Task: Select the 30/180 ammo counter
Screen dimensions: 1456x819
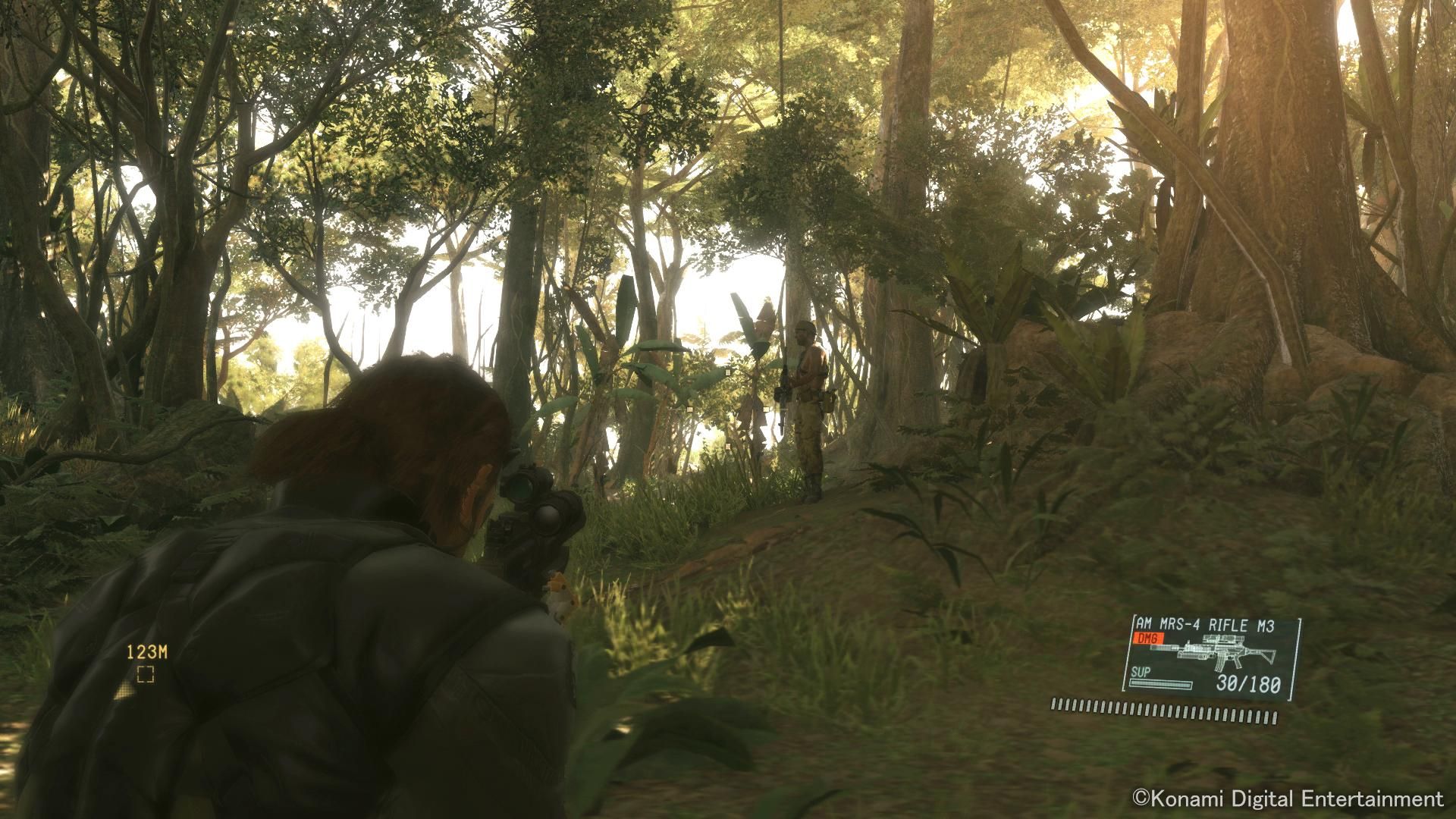Action: pos(1248,683)
